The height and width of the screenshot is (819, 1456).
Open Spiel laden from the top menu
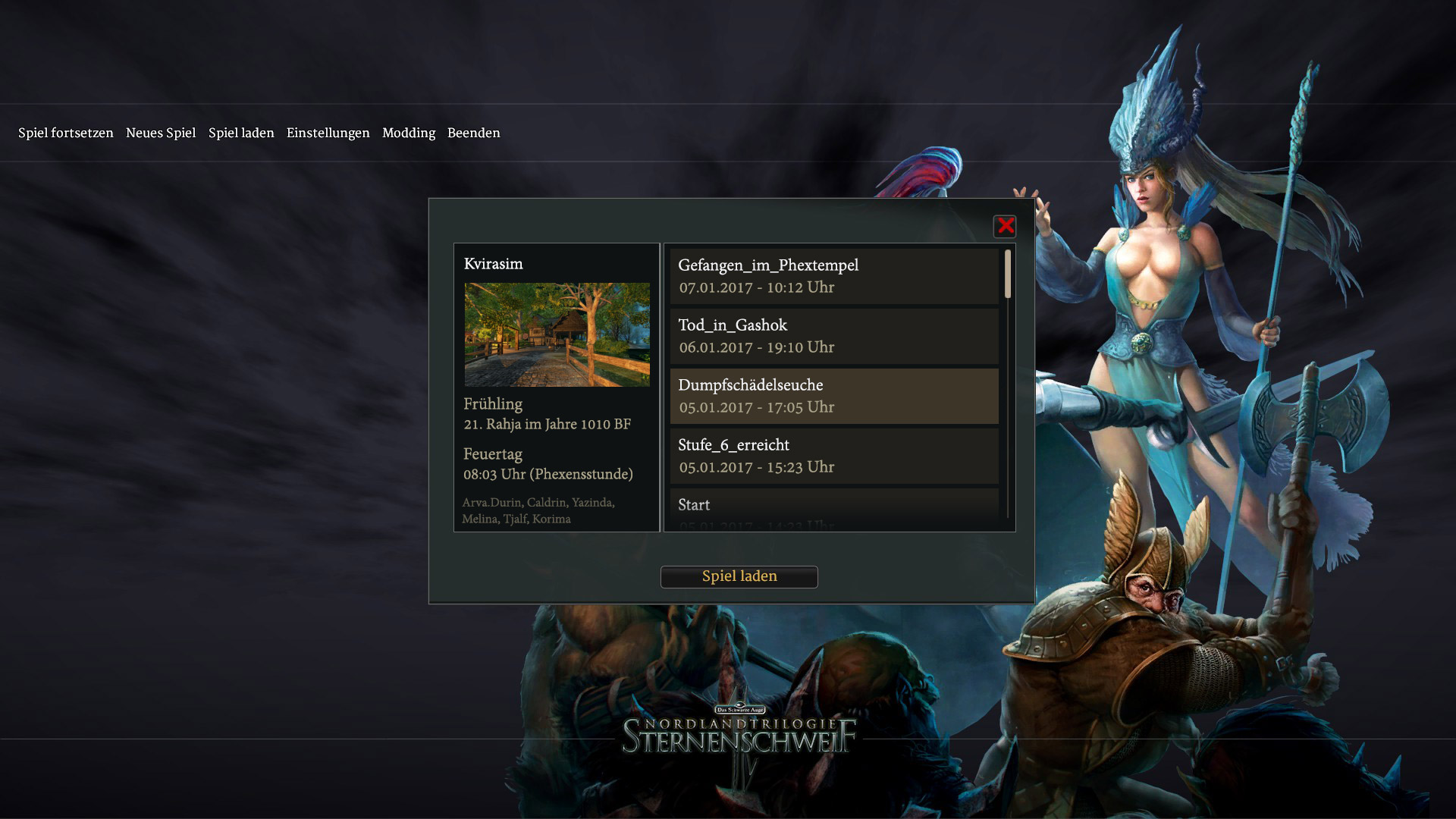tap(241, 133)
